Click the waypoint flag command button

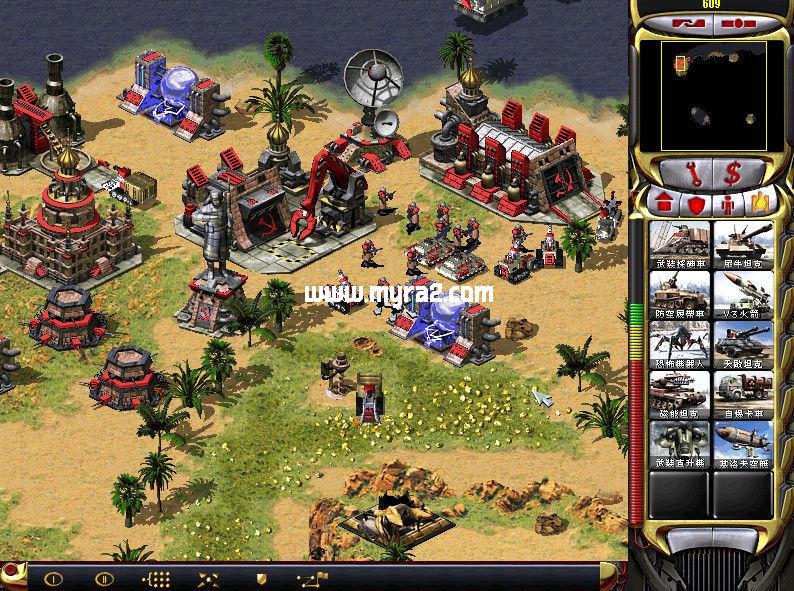(314, 578)
